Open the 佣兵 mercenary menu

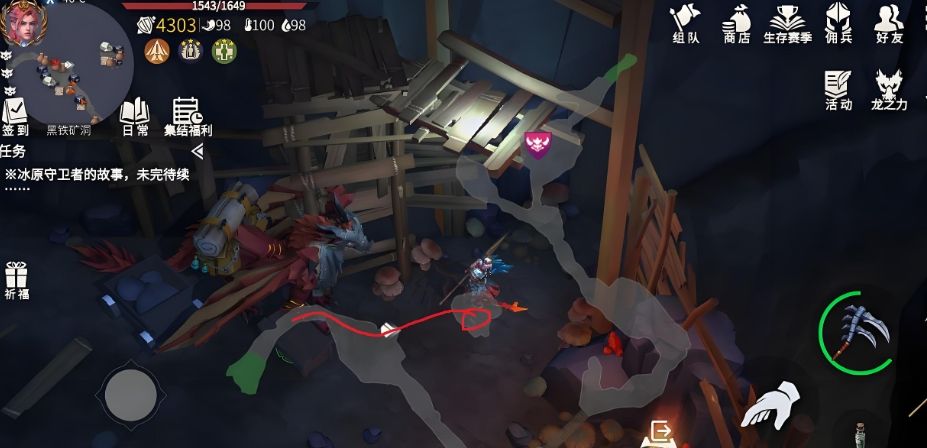point(838,23)
